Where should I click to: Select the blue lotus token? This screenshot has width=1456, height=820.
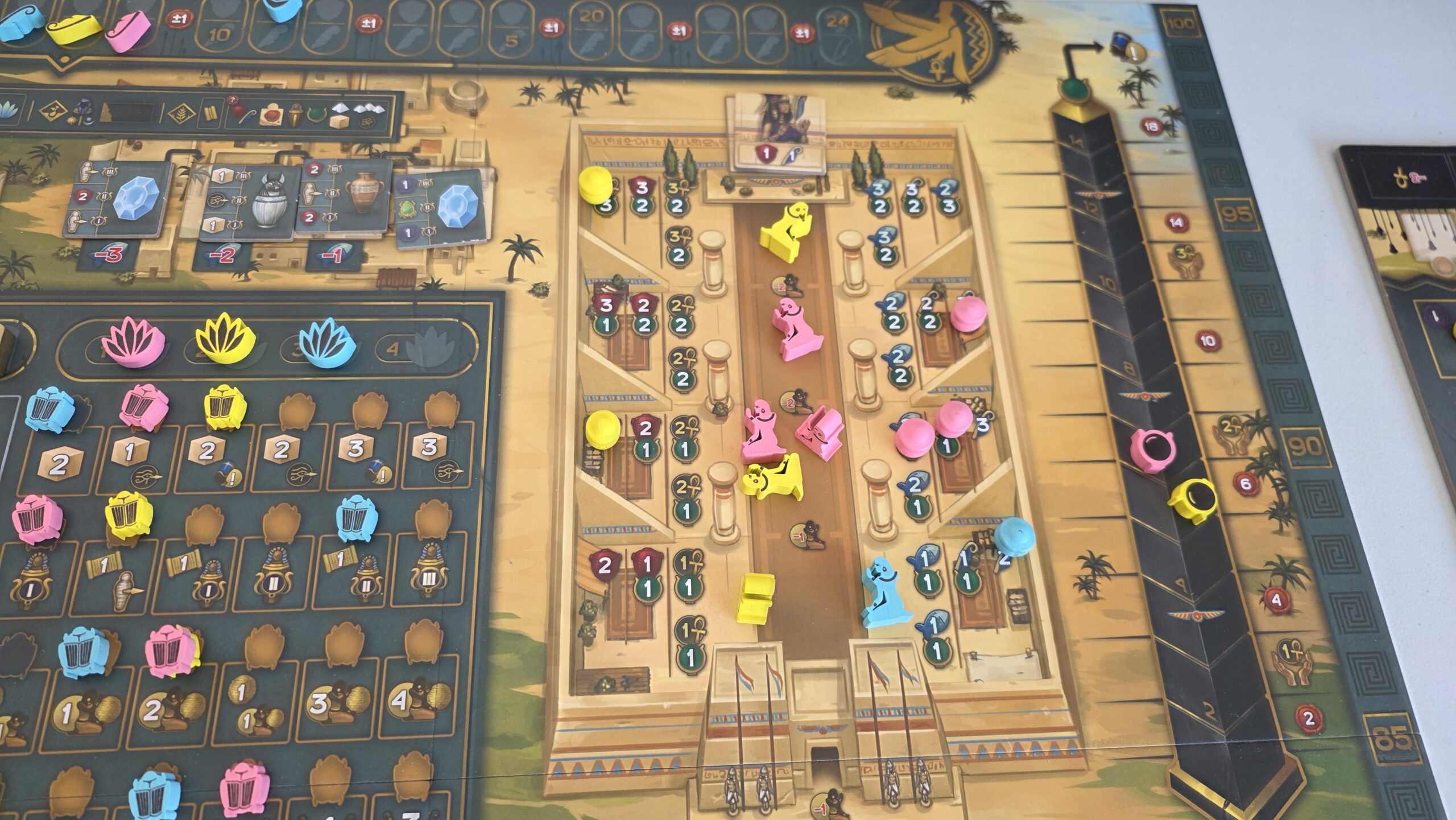click(326, 342)
